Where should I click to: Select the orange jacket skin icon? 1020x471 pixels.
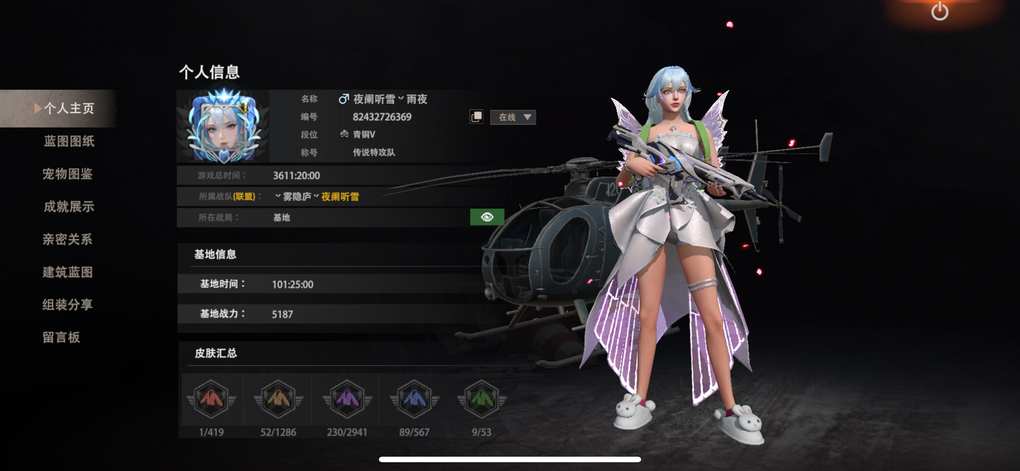pyautogui.click(x=276, y=398)
